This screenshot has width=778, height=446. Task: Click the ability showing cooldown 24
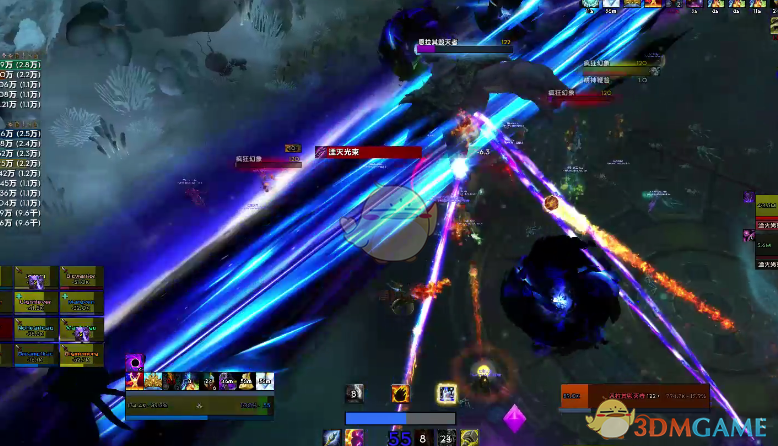click(446, 437)
